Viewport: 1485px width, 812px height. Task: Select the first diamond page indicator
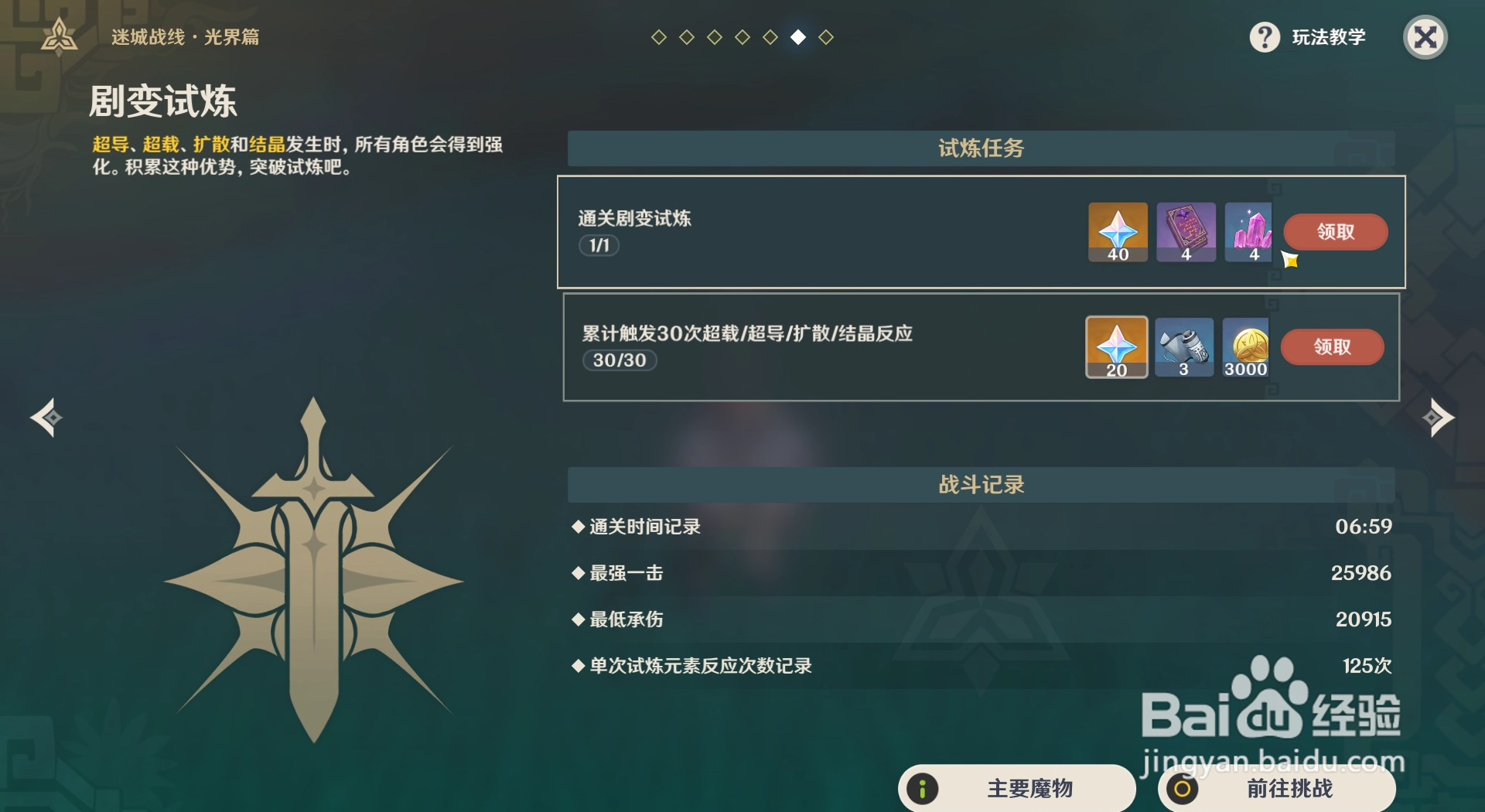coord(658,35)
